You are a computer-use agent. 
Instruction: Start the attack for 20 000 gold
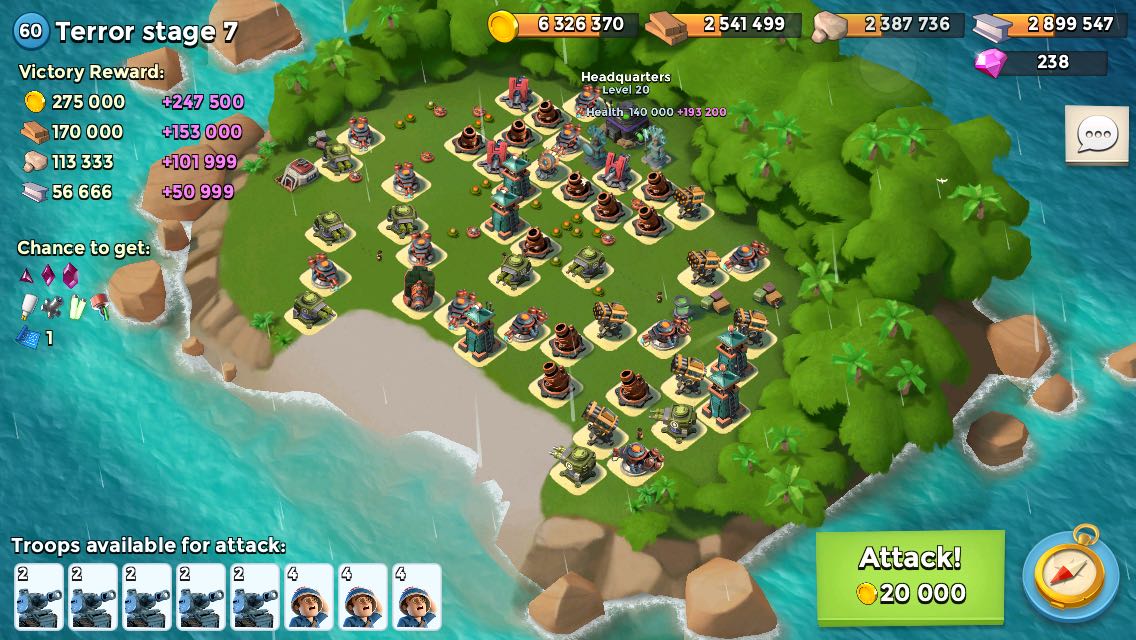coord(910,576)
